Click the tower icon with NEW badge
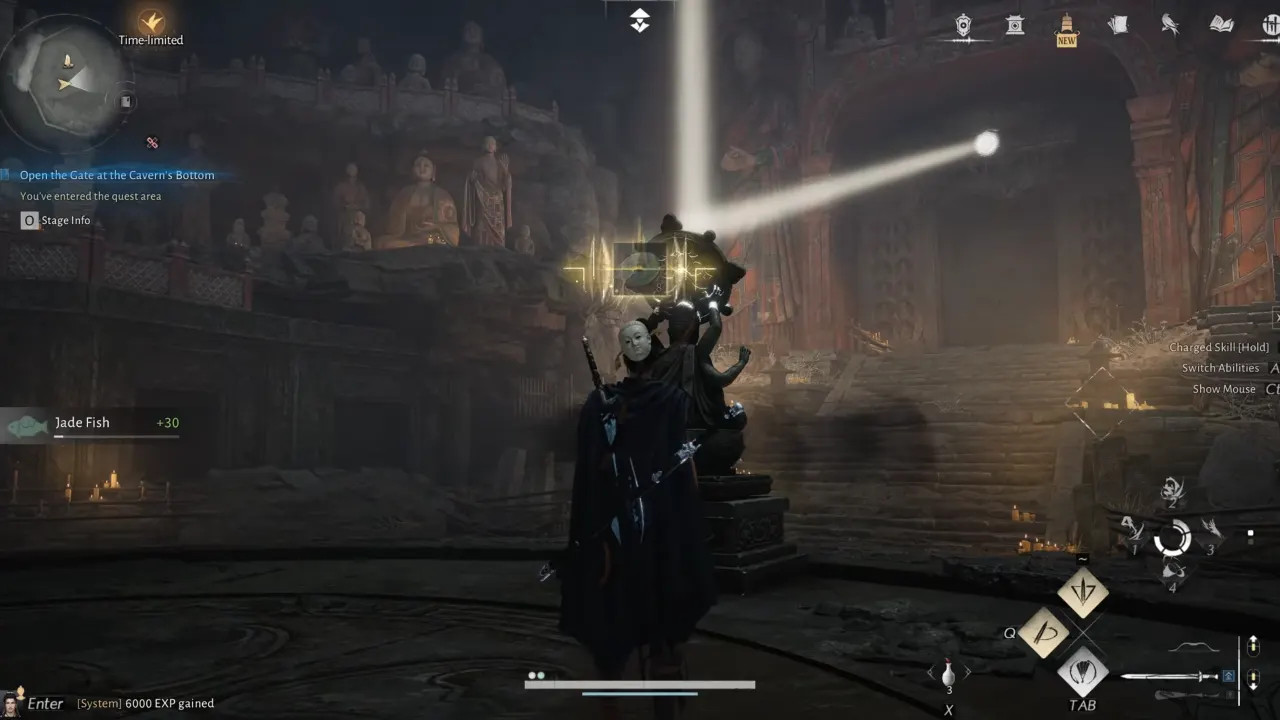Image resolution: width=1280 pixels, height=720 pixels. click(1065, 25)
